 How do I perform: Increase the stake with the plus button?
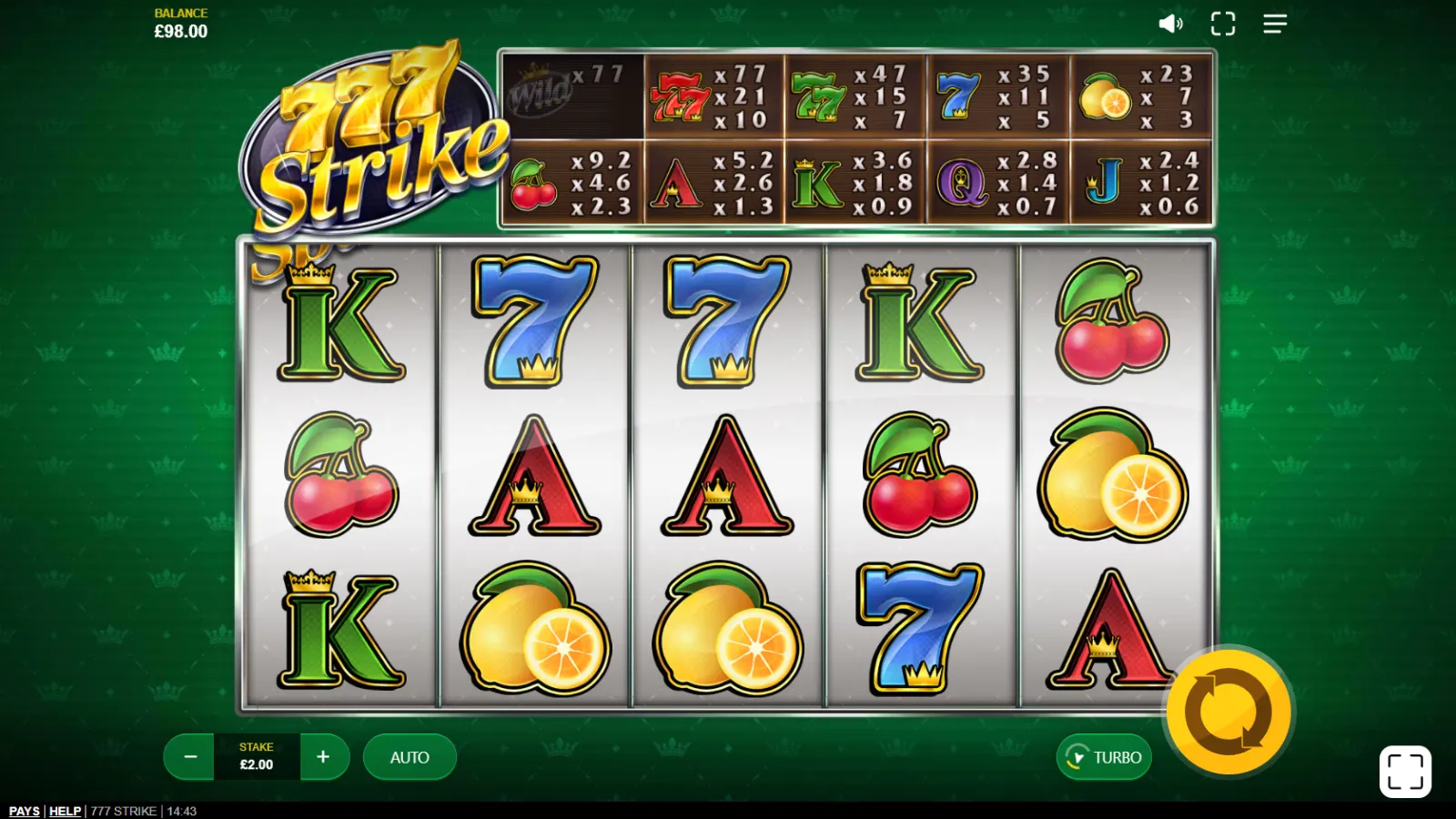(x=323, y=757)
